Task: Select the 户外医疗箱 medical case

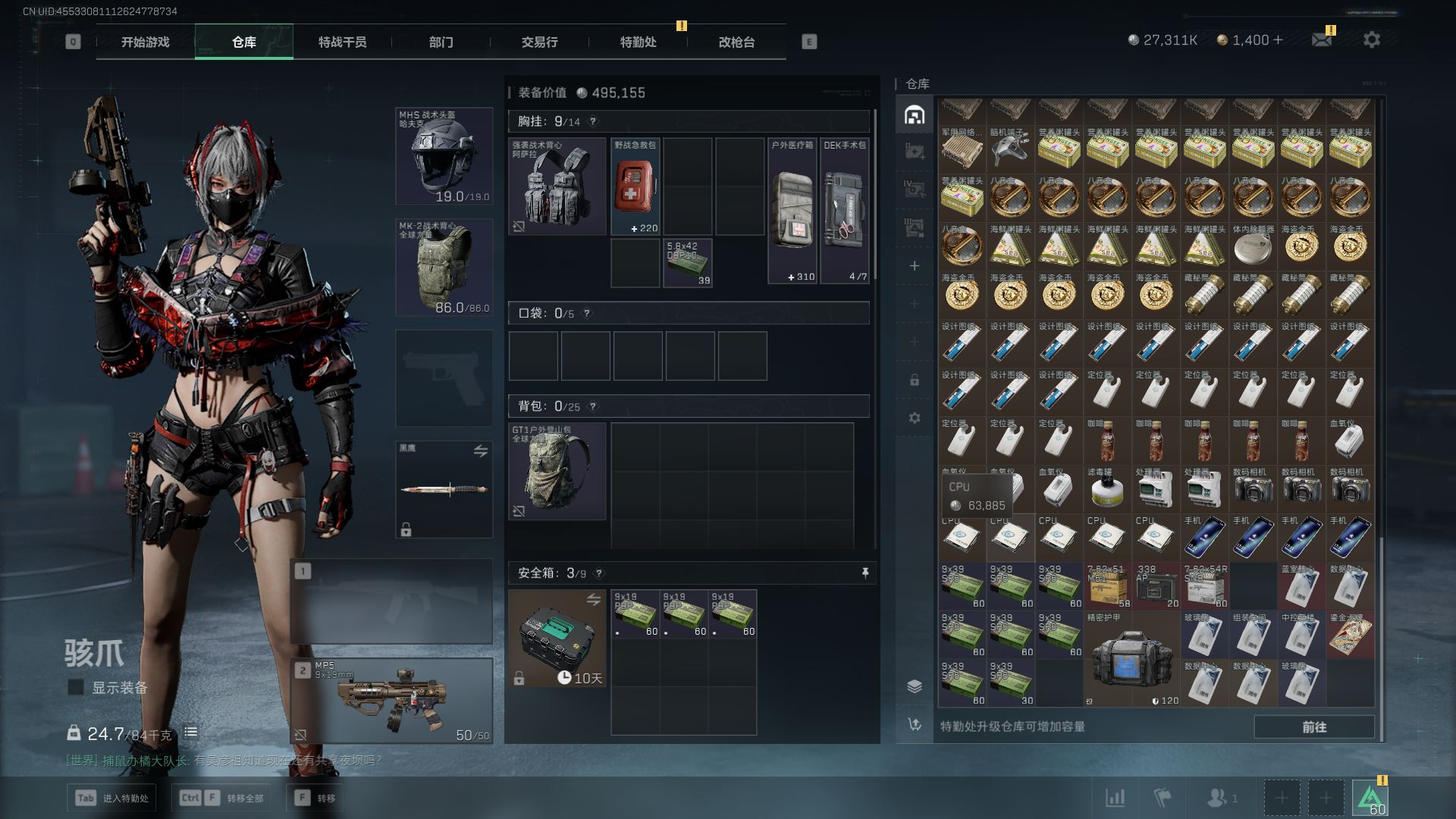Action: pyautogui.click(x=792, y=210)
